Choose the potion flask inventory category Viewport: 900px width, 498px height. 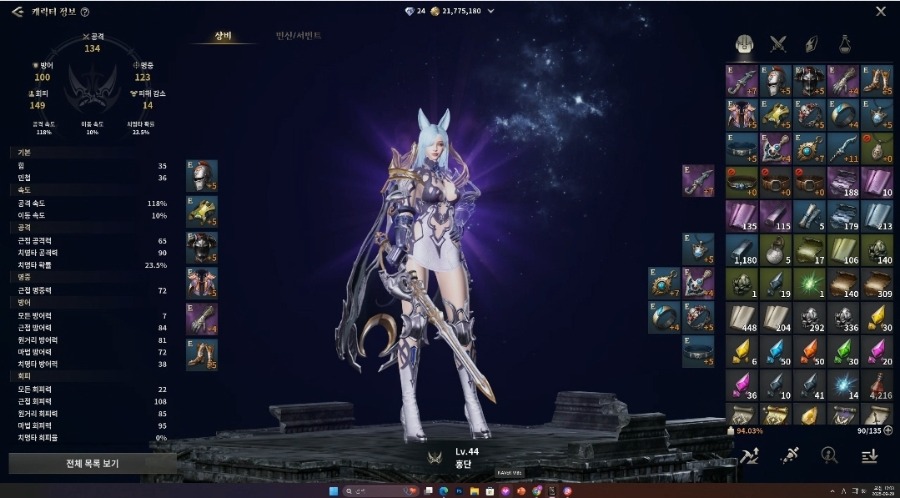846,43
